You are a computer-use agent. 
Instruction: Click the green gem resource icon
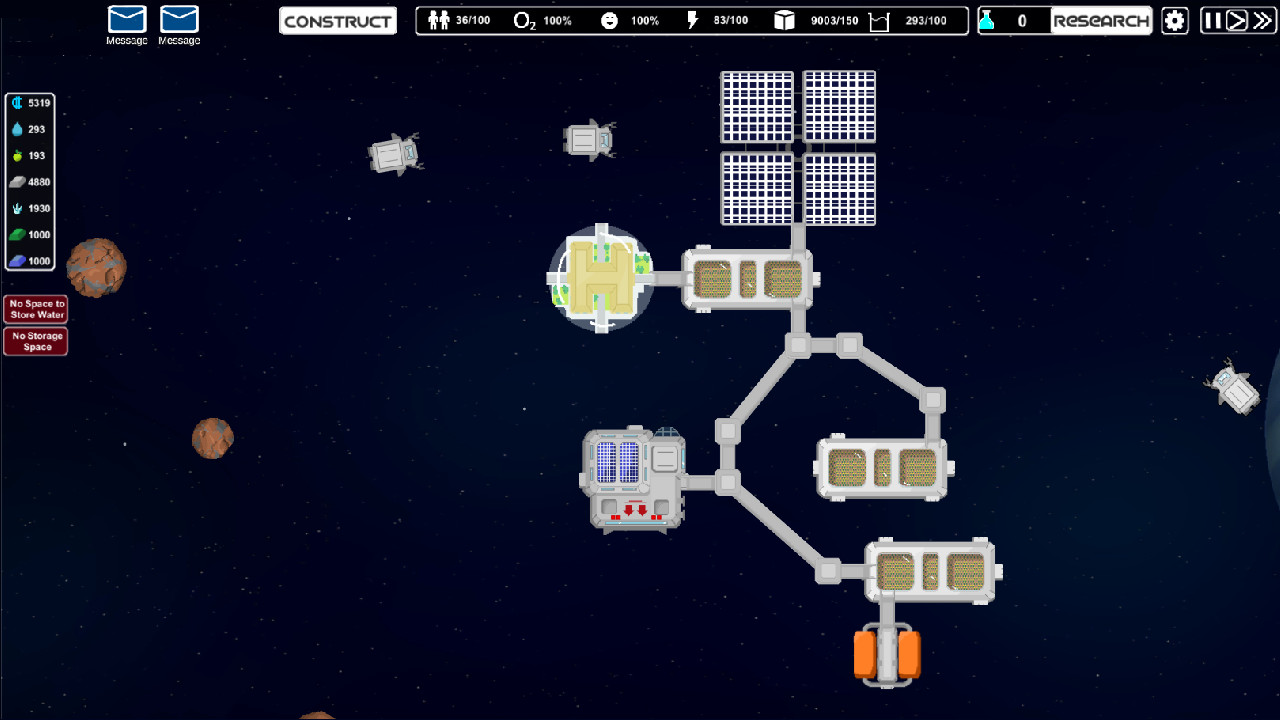click(19, 234)
